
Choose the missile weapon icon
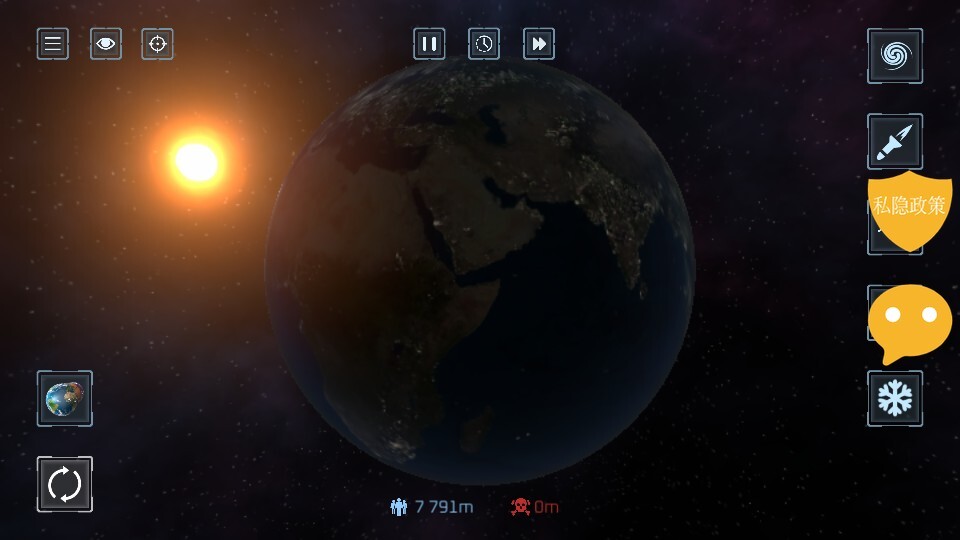point(894,140)
